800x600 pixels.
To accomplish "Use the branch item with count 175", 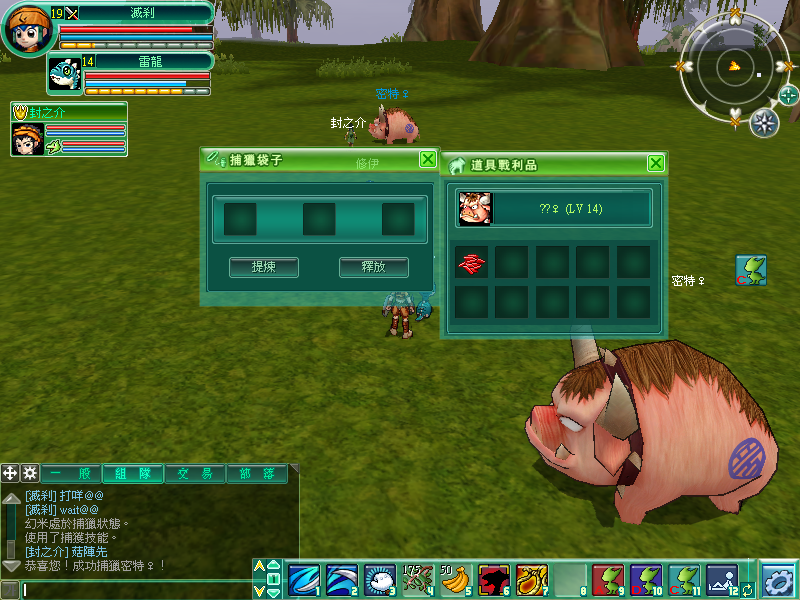I will pos(417,580).
